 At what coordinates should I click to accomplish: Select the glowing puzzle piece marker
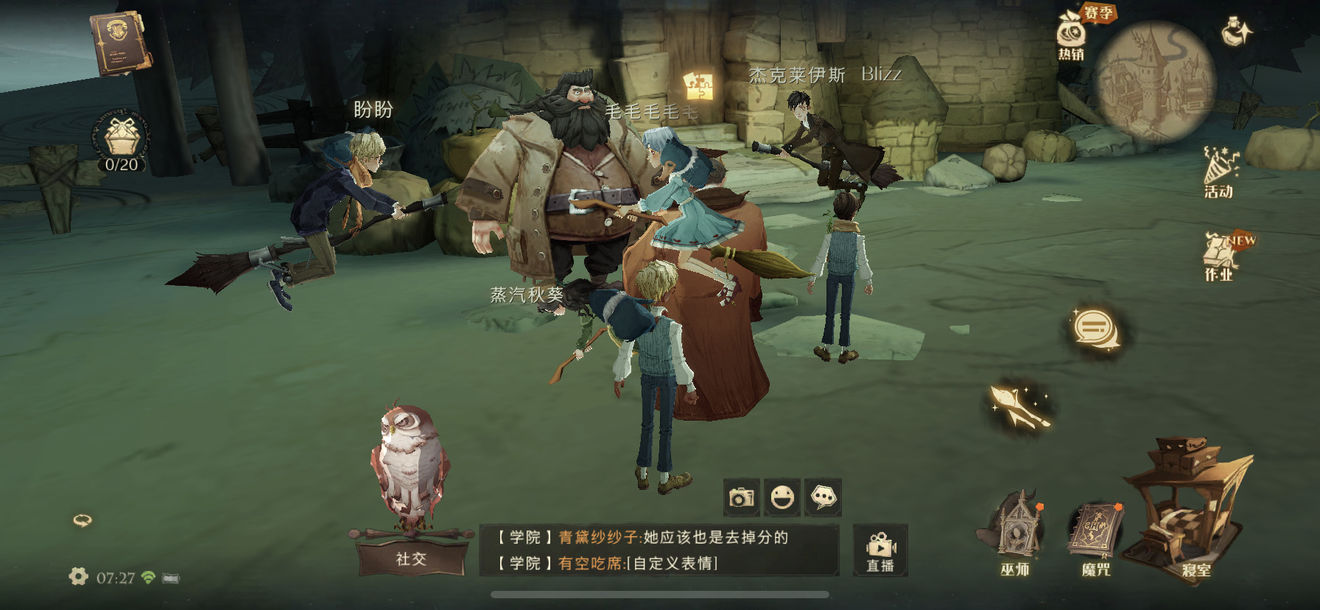click(699, 85)
